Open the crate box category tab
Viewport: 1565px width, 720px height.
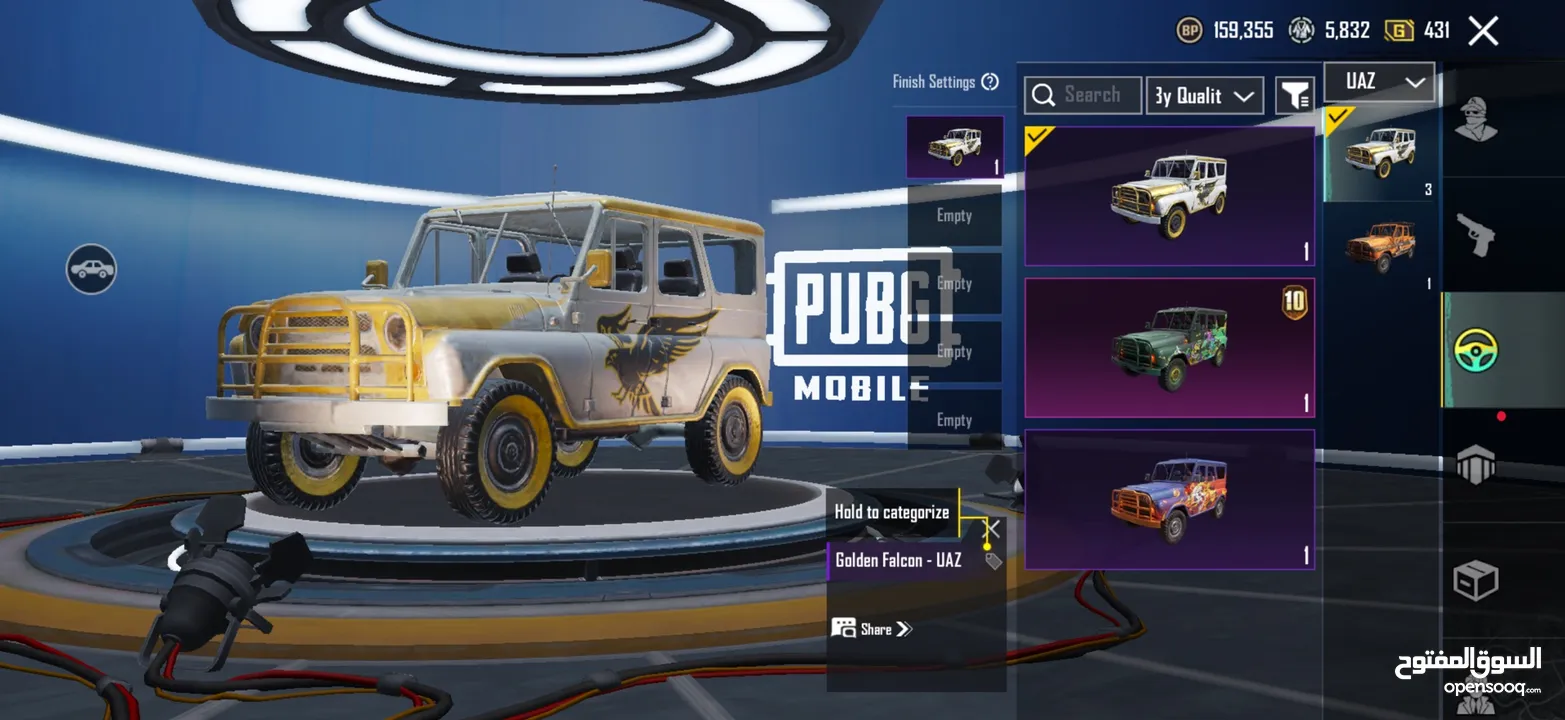(1476, 581)
